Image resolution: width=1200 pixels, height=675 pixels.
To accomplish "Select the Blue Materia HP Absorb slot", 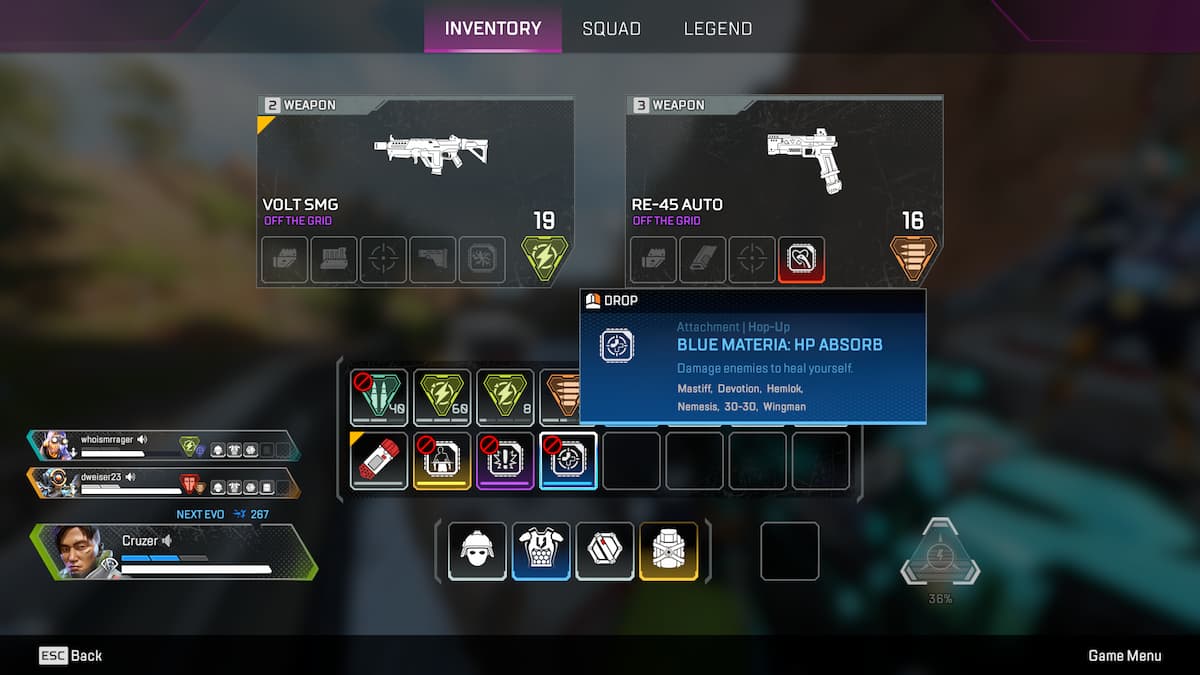I will click(x=568, y=460).
